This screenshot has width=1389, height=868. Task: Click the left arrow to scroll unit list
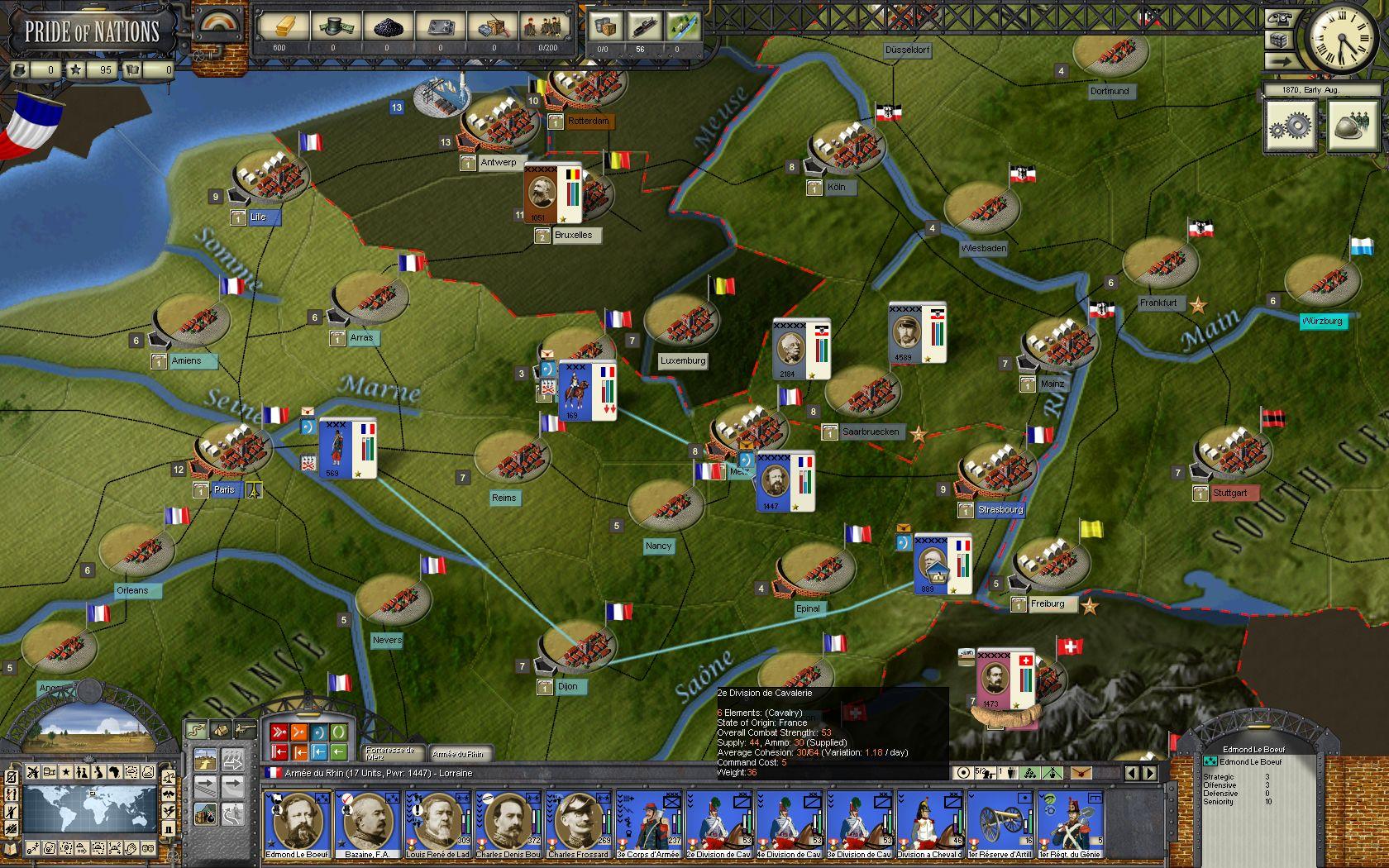click(x=1132, y=774)
